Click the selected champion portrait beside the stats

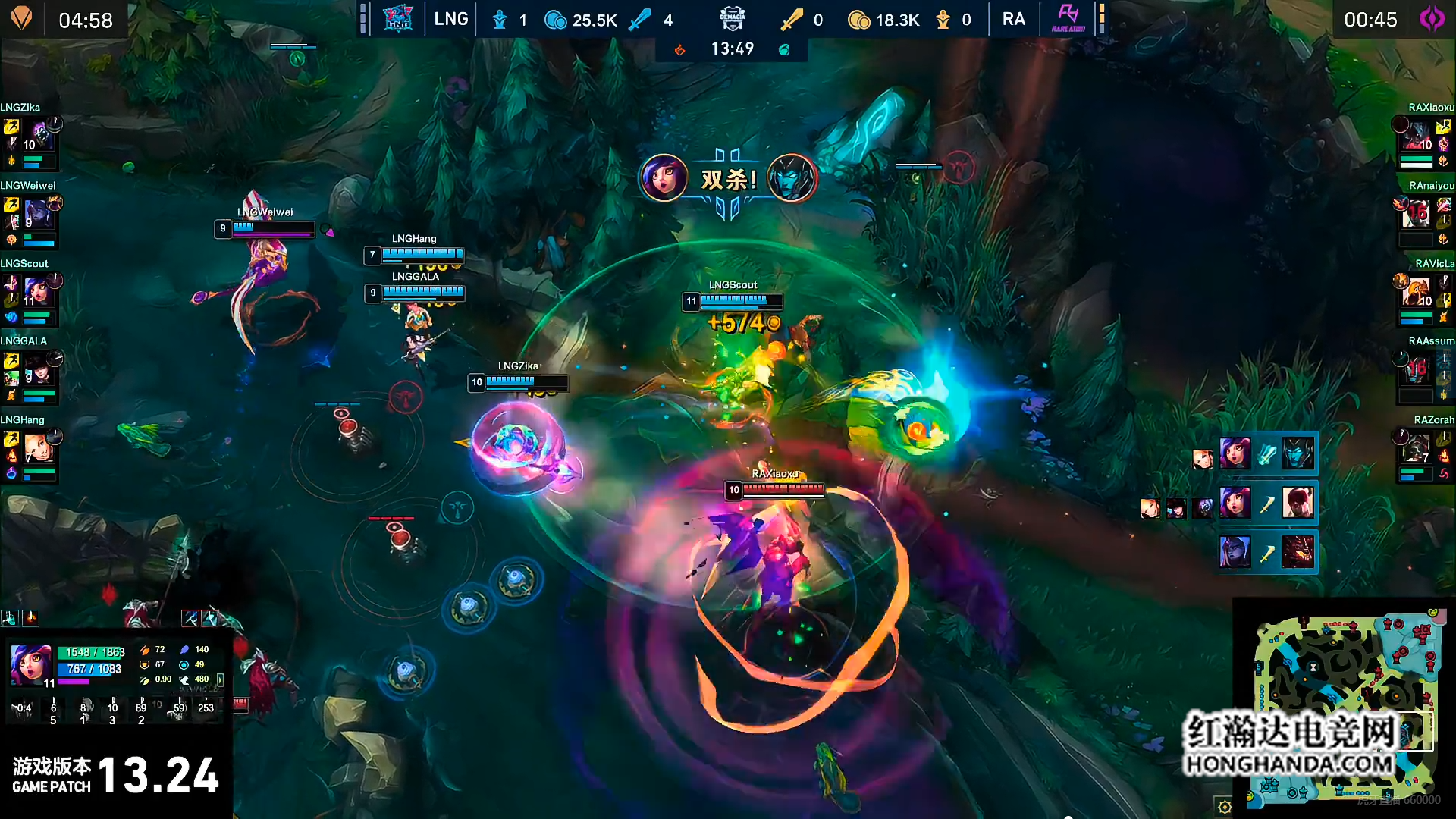tap(31, 665)
